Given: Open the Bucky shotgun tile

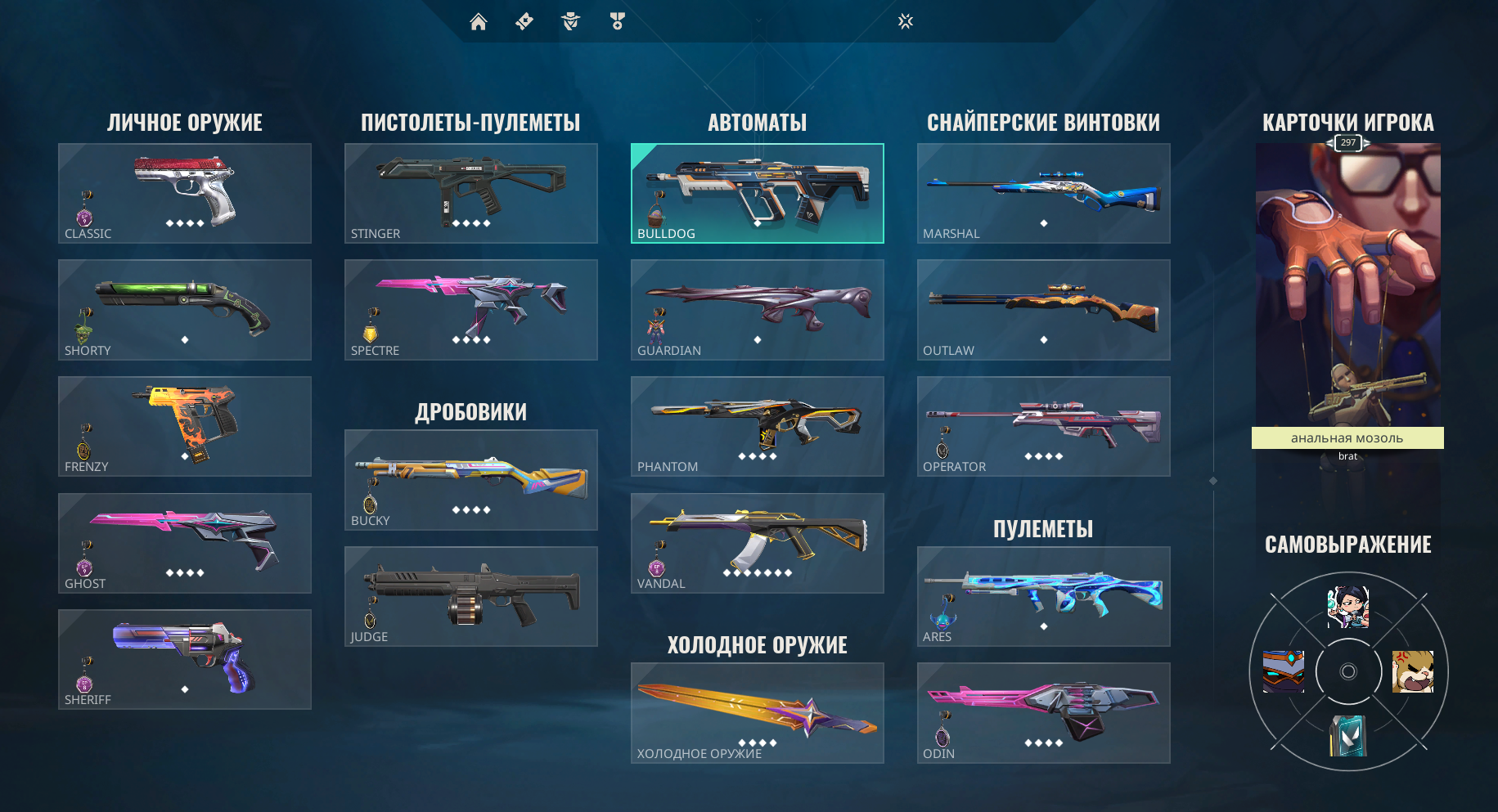Looking at the screenshot, I should coord(470,480).
